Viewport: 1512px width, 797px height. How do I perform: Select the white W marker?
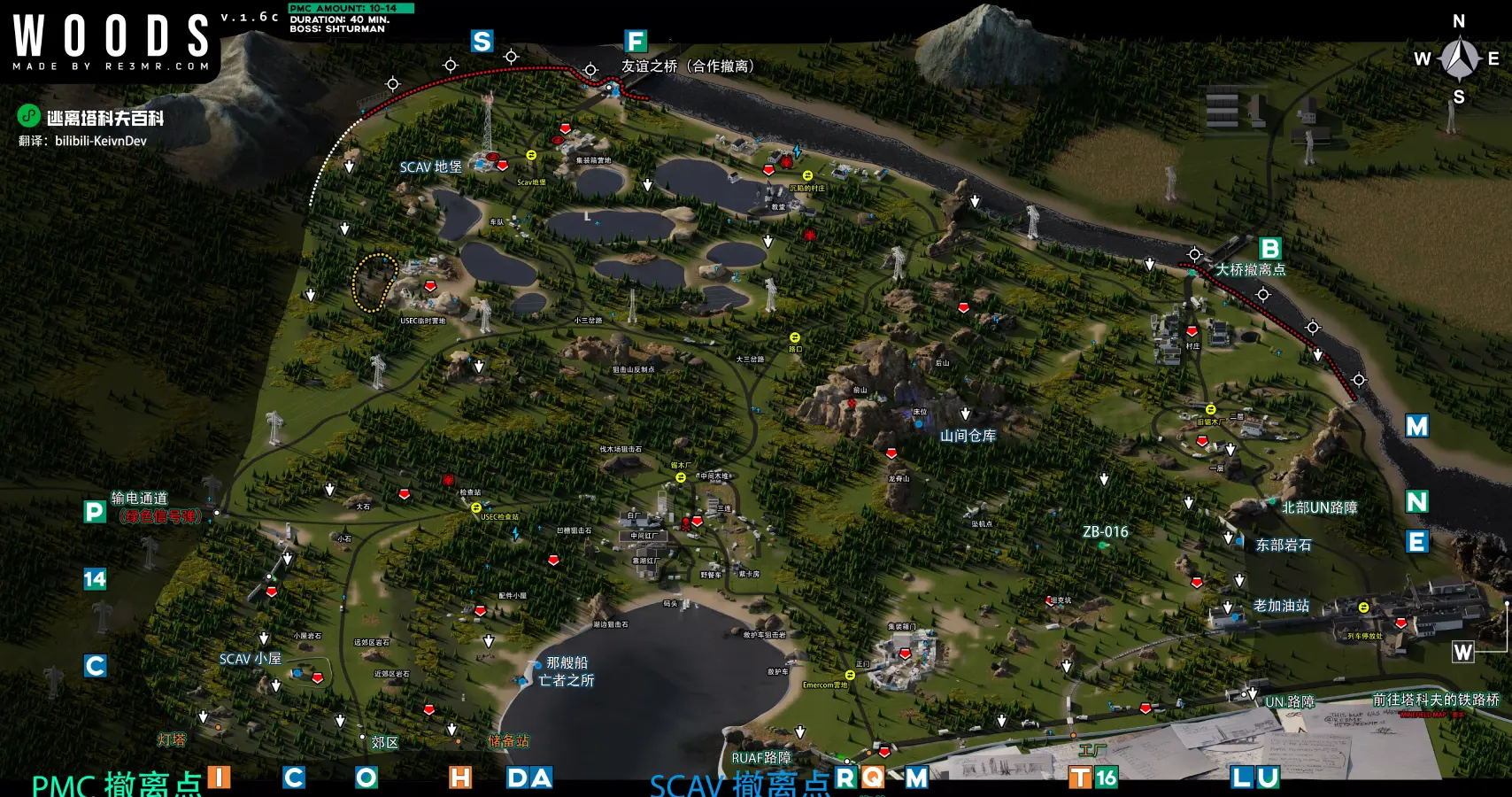[1462, 653]
